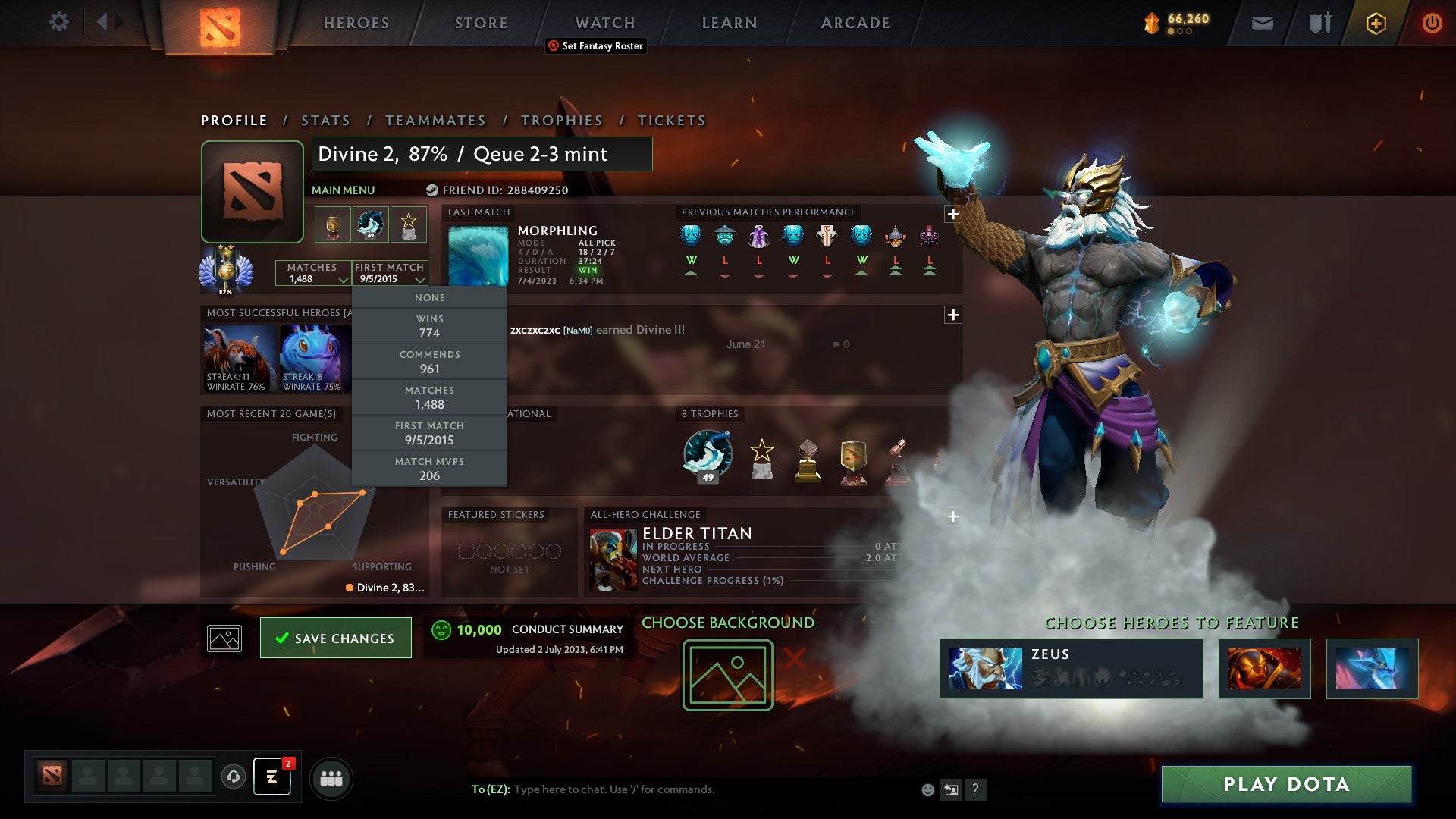Open the FIRST MATCH dropdown chevron
This screenshot has height=819, width=1456.
click(422, 281)
